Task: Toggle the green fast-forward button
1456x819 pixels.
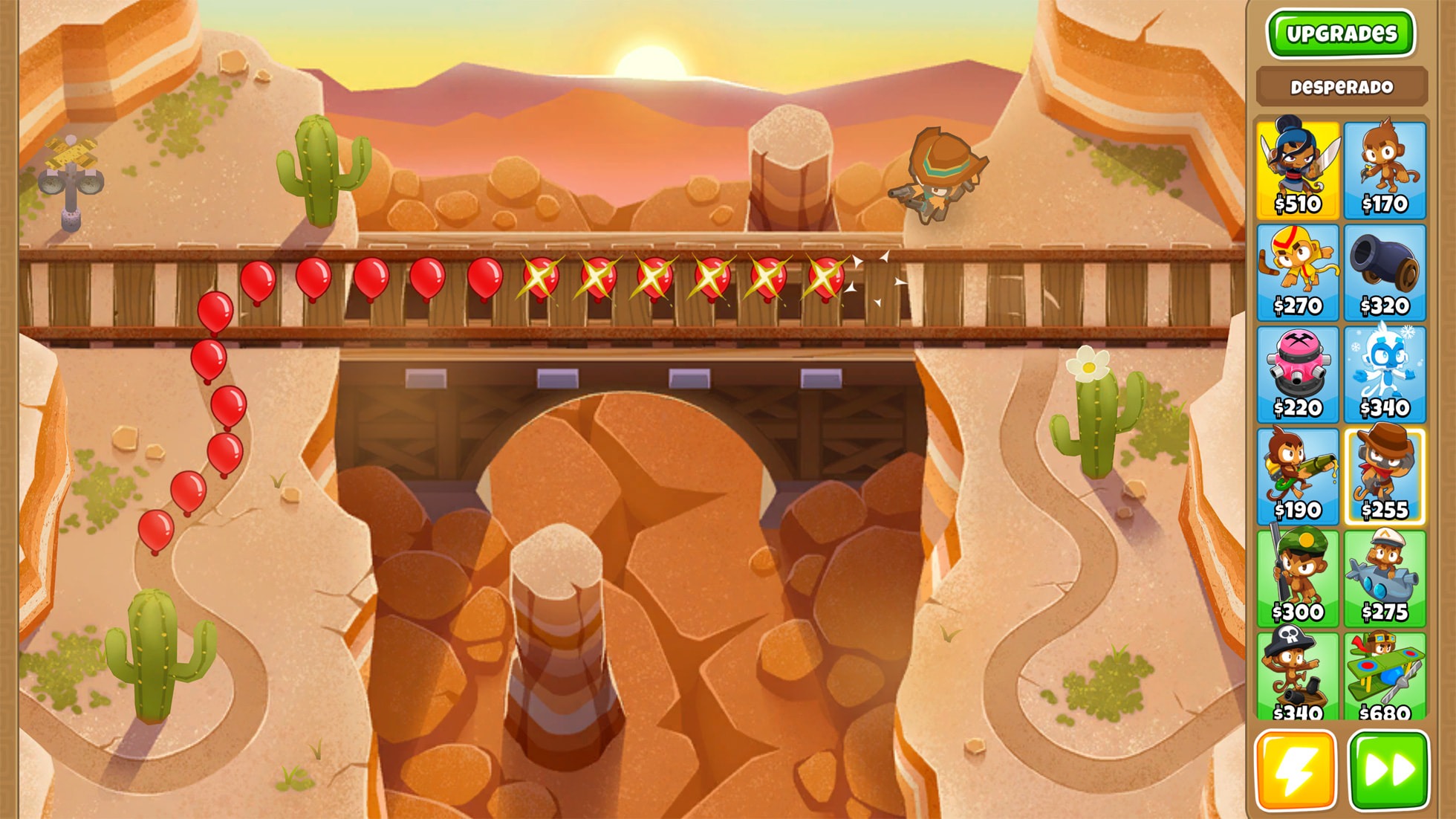Action: click(x=1388, y=770)
